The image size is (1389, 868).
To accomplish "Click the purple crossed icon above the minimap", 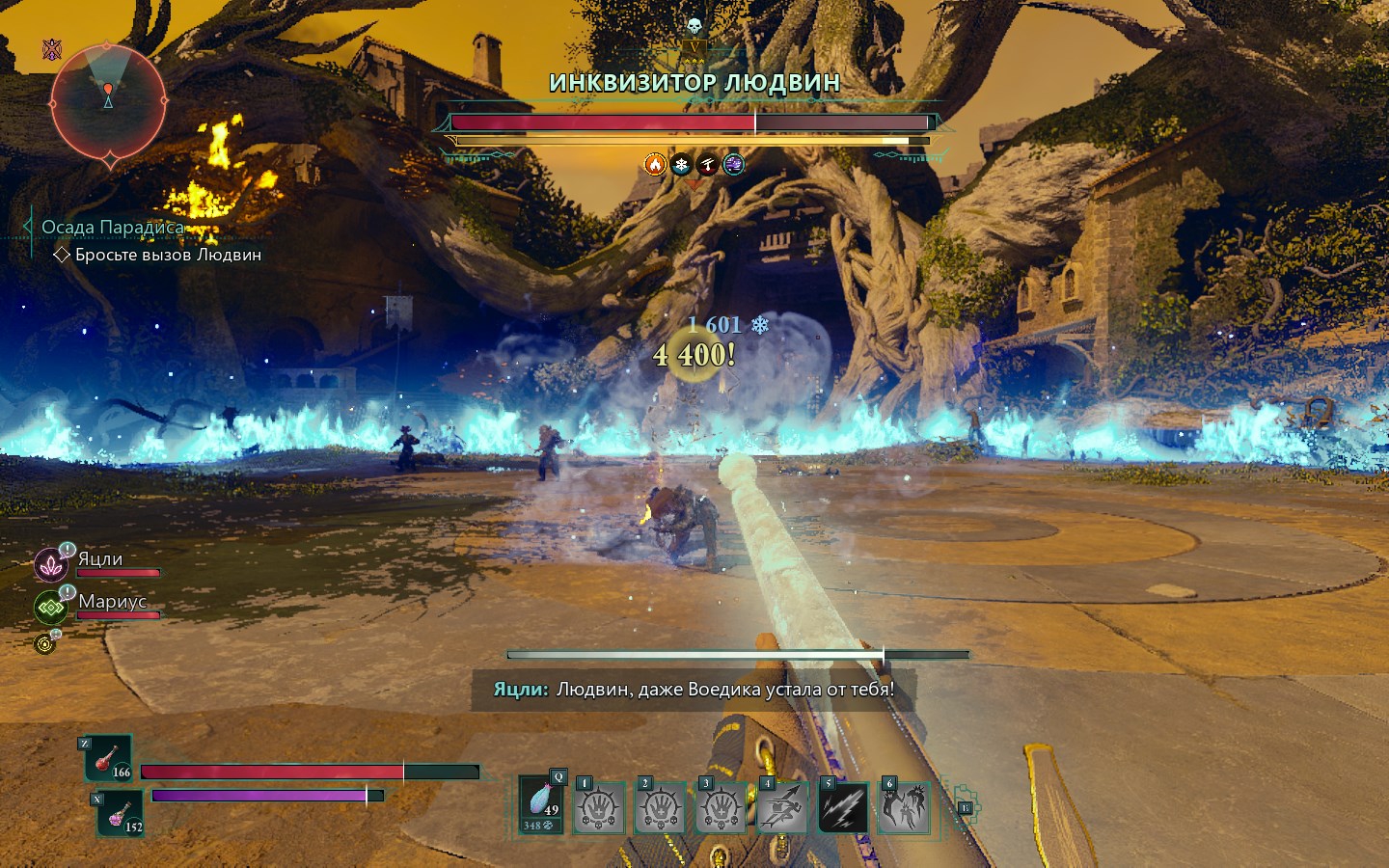I will (x=52, y=49).
